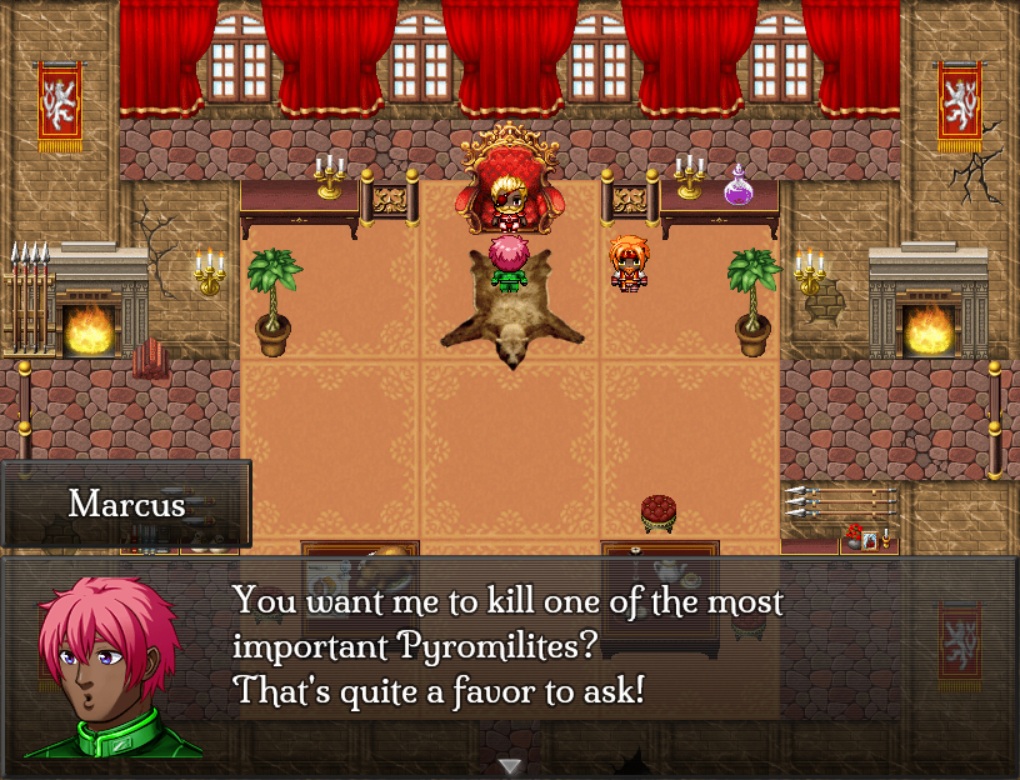This screenshot has width=1020, height=780.
Task: Advance dialogue with the down-arrow continue indicator
Action: click(510, 767)
